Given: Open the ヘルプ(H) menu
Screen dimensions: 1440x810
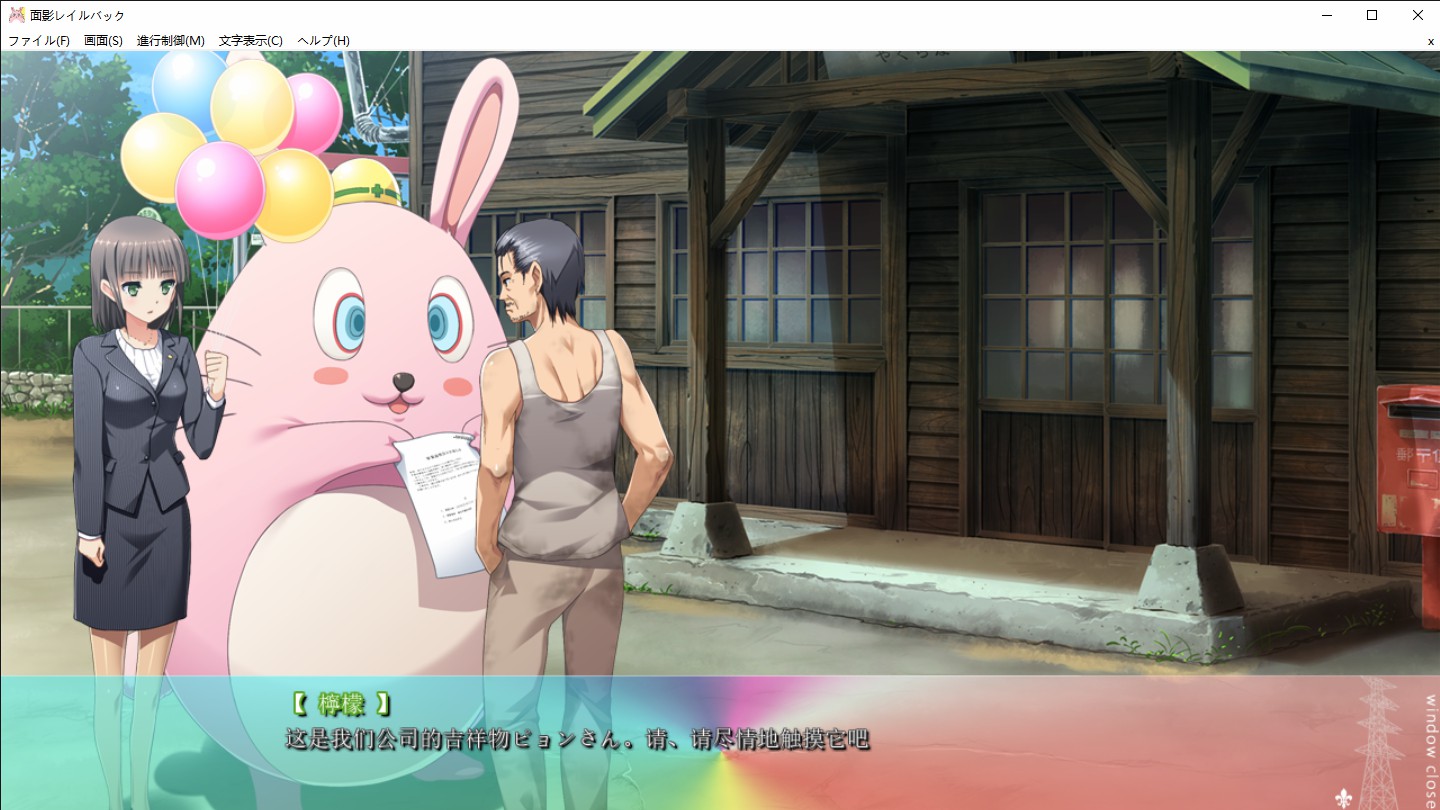Looking at the screenshot, I should pos(323,41).
